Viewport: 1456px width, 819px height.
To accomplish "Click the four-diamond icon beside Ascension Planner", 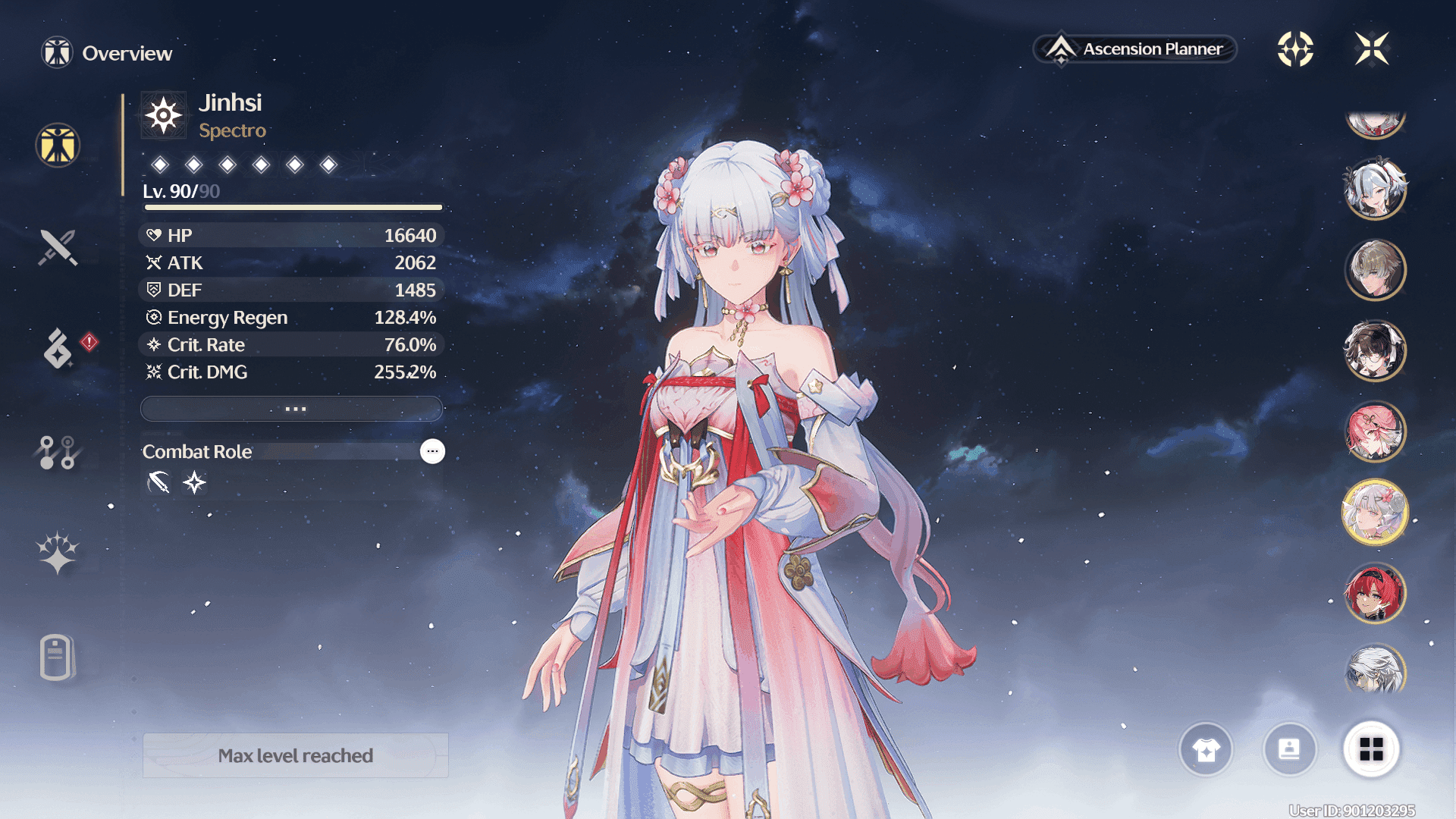I will tap(1295, 49).
